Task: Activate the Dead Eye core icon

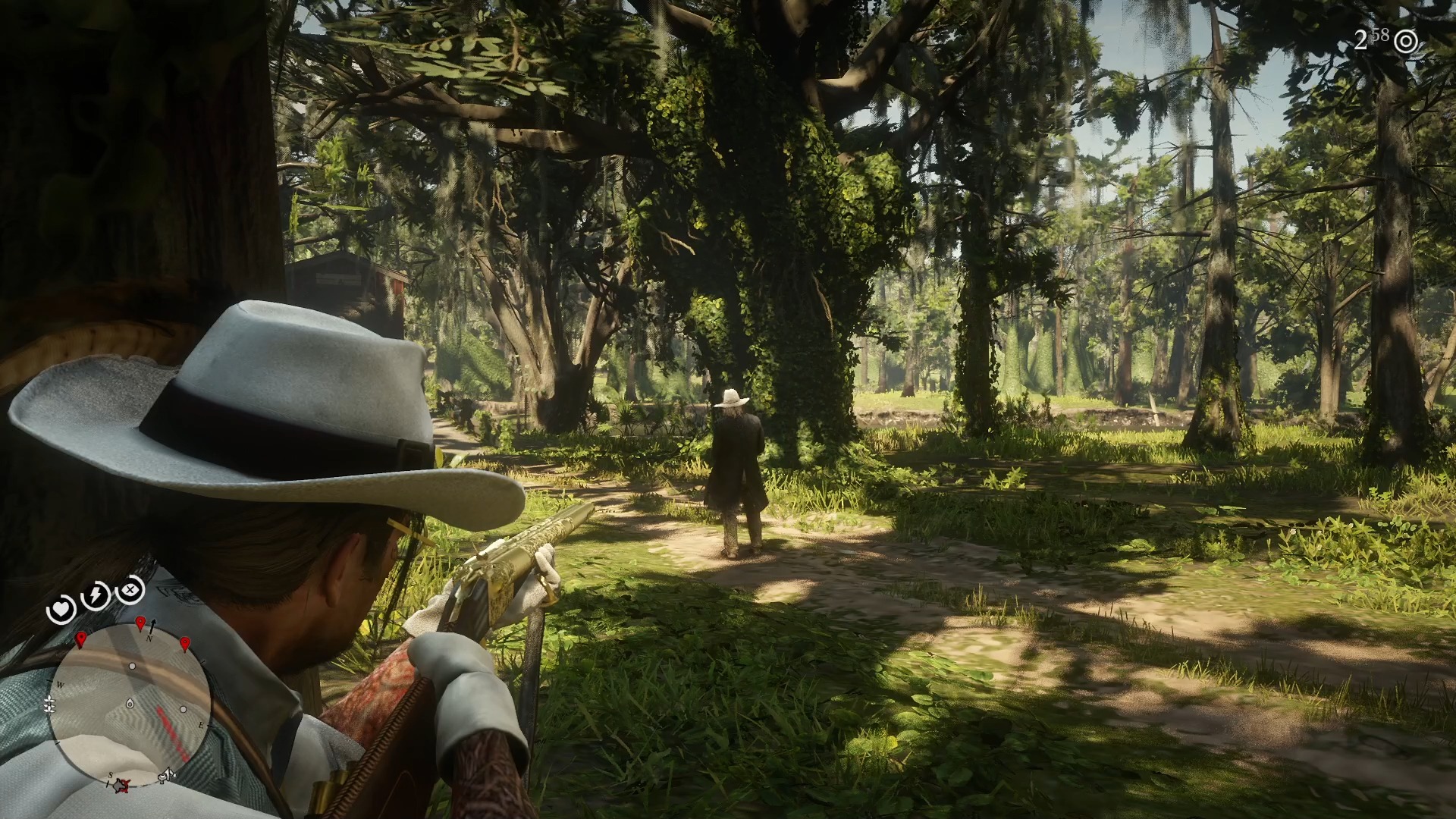Action: pos(130,588)
